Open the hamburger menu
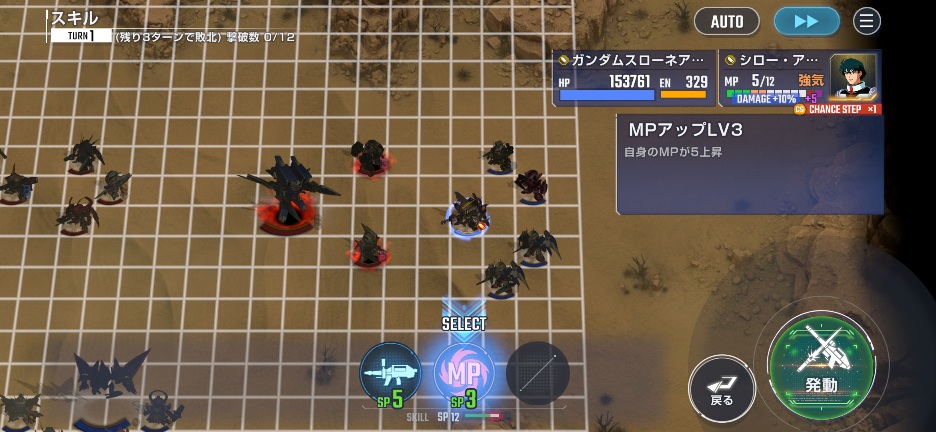The height and width of the screenshot is (432, 936). [x=867, y=21]
